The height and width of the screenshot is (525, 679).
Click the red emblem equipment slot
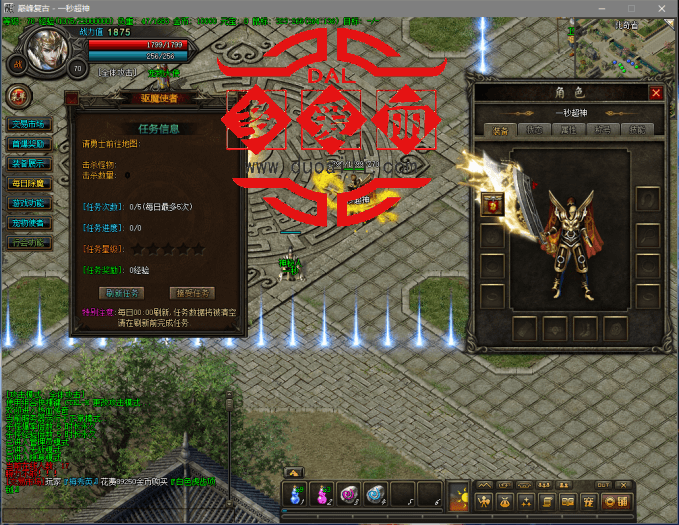coord(491,204)
